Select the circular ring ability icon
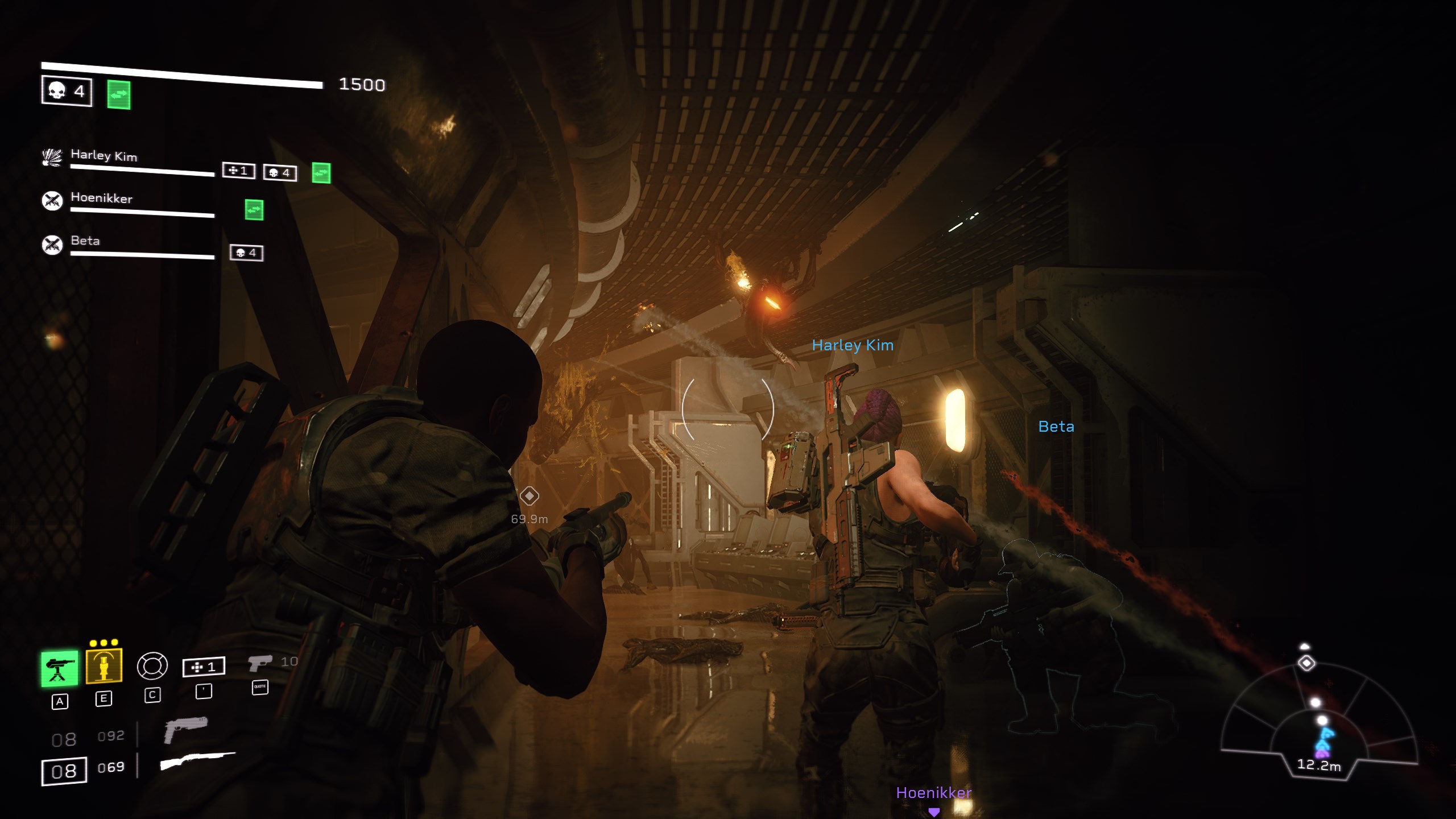This screenshot has width=1456, height=819. [x=152, y=666]
